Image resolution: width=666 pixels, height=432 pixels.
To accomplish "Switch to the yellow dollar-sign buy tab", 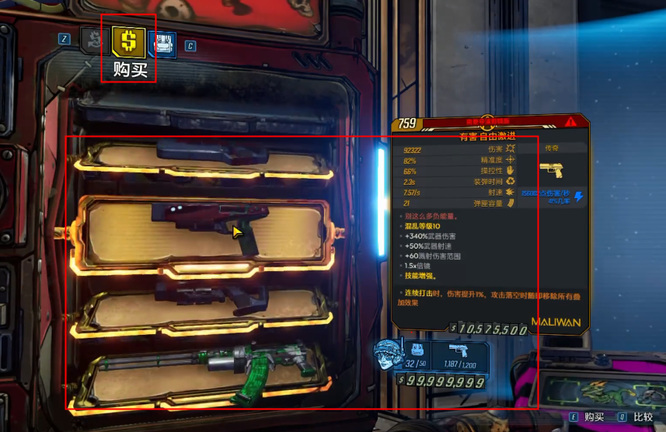I will tap(128, 41).
